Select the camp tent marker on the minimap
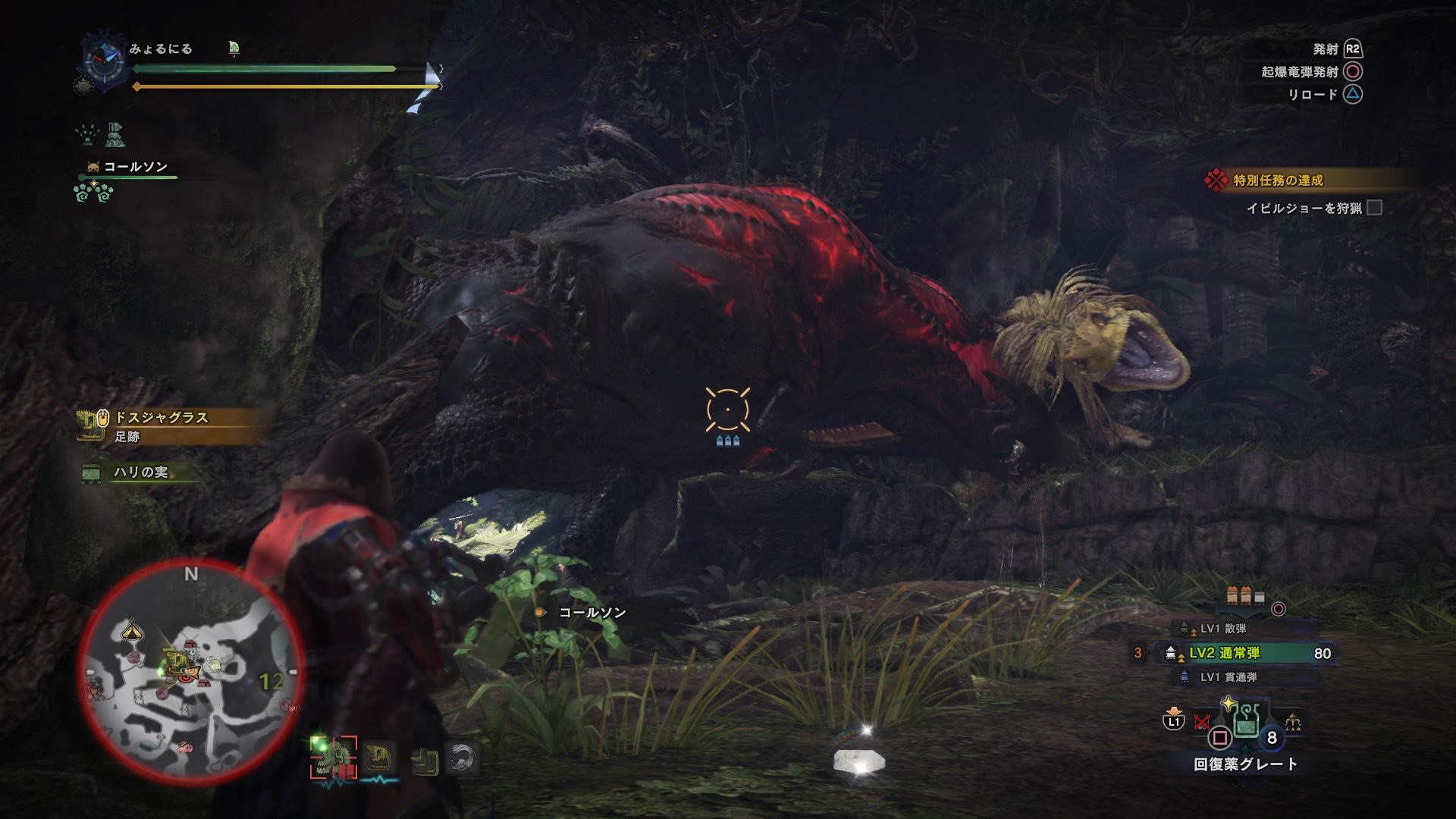Screen dimensions: 1456x819 pos(133,628)
